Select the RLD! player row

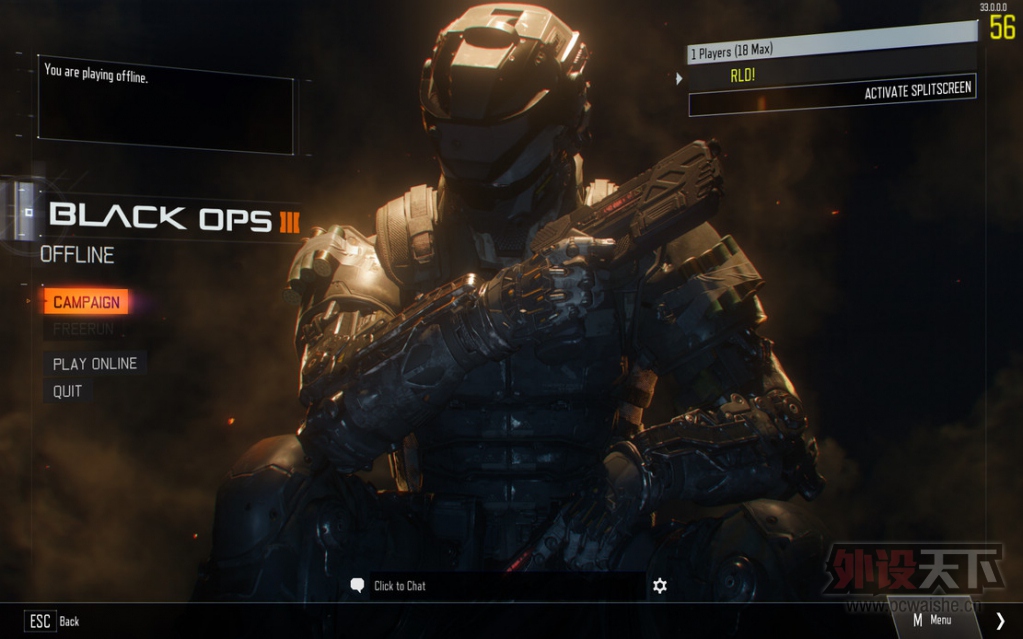[830, 73]
